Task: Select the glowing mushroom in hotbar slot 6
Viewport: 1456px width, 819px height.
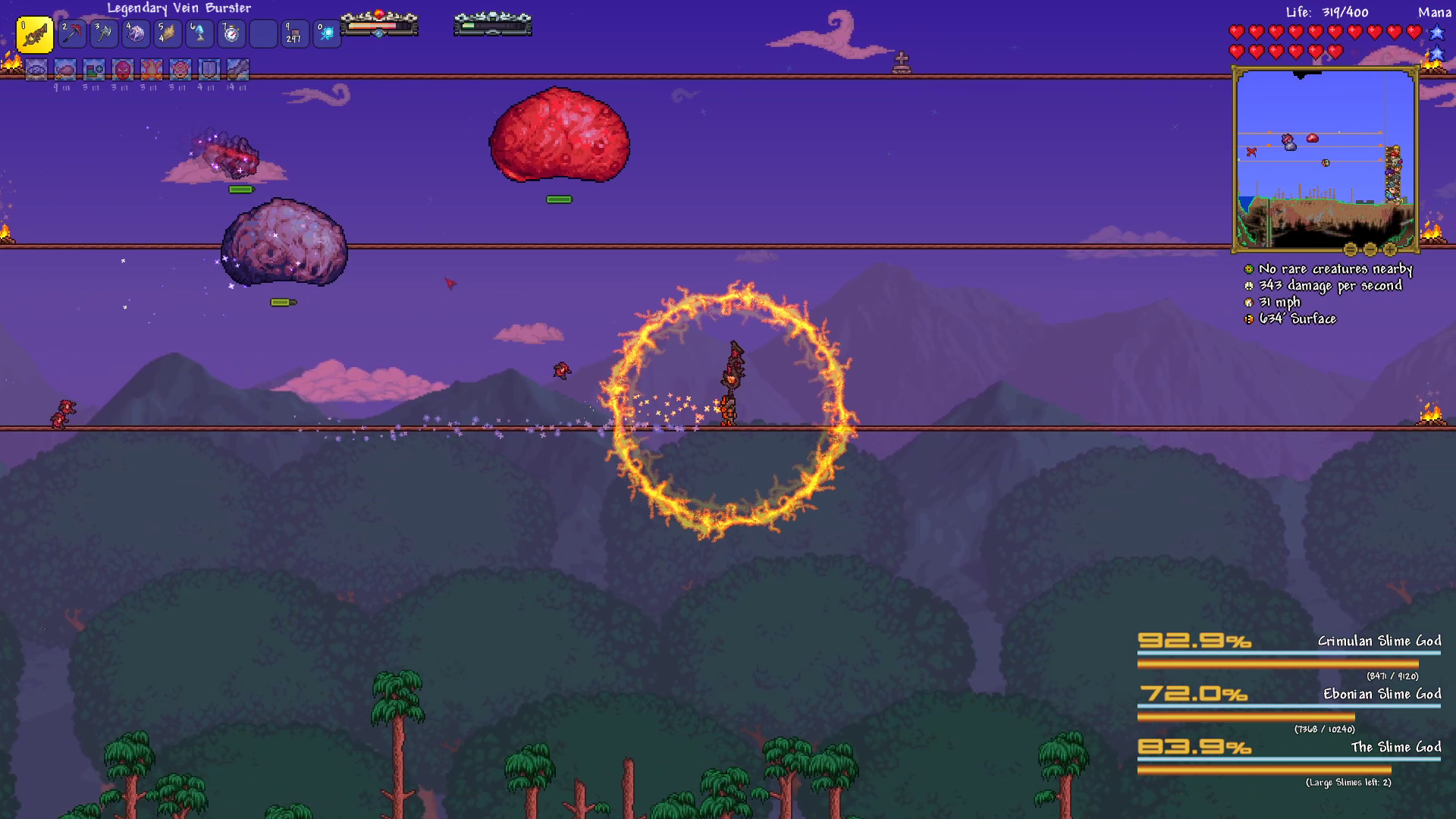Action: (x=199, y=34)
